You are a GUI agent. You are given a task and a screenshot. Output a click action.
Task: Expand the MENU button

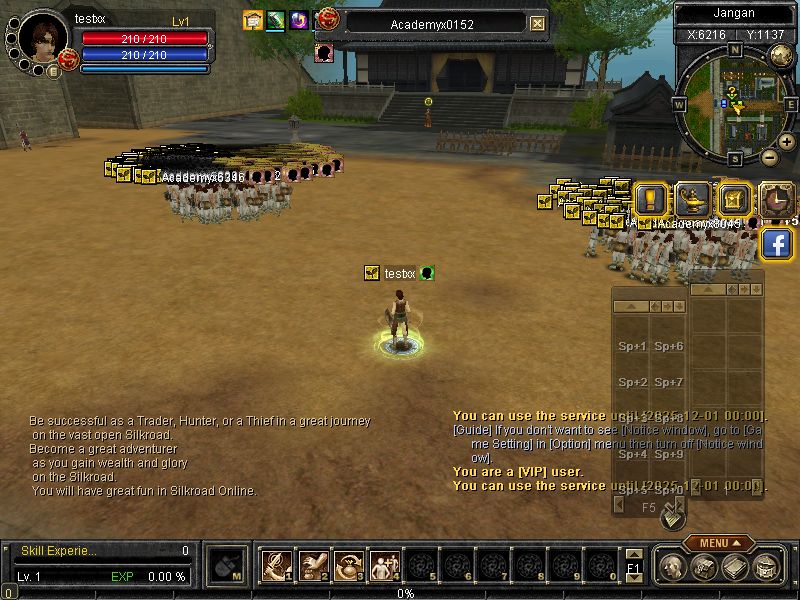(x=719, y=543)
